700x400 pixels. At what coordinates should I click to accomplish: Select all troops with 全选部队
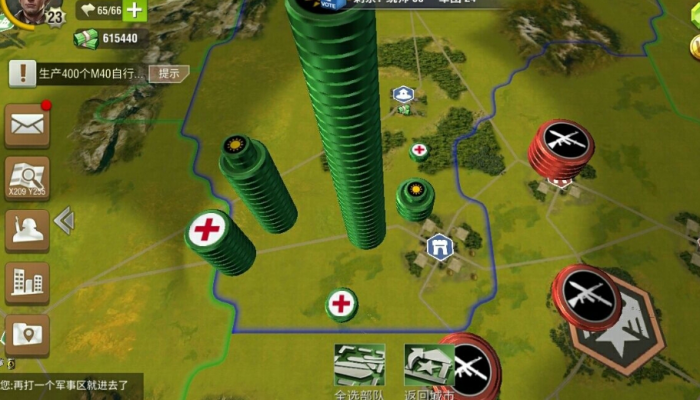pos(359,369)
